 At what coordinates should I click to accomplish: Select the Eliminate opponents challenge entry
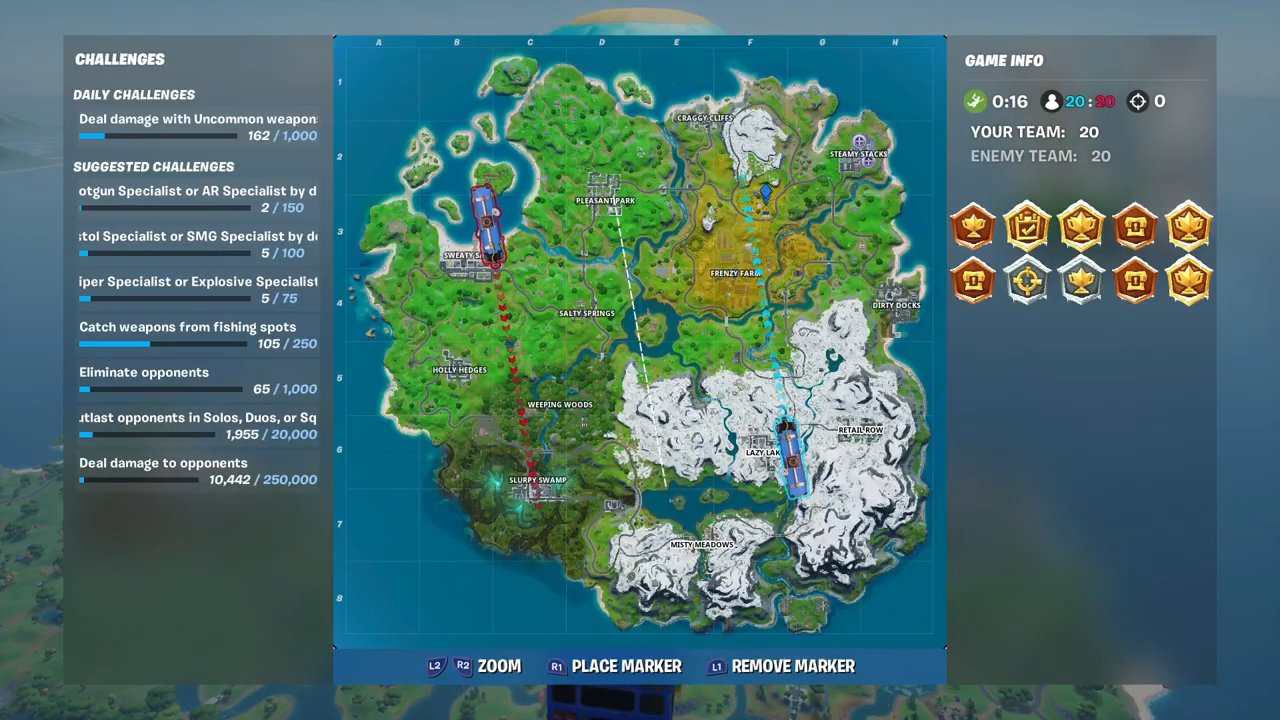(x=143, y=372)
